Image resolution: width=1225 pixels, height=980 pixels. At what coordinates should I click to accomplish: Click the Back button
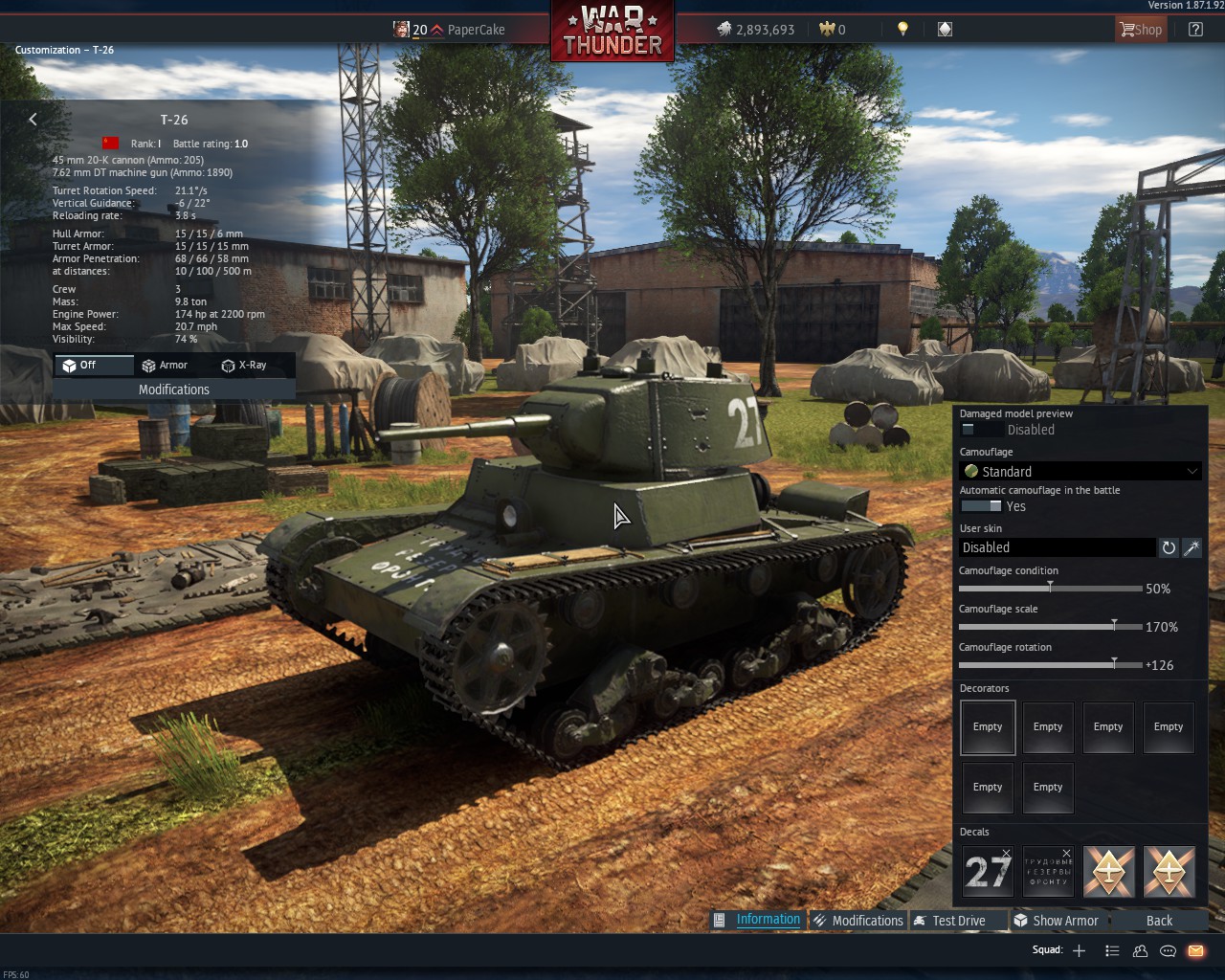[1159, 921]
